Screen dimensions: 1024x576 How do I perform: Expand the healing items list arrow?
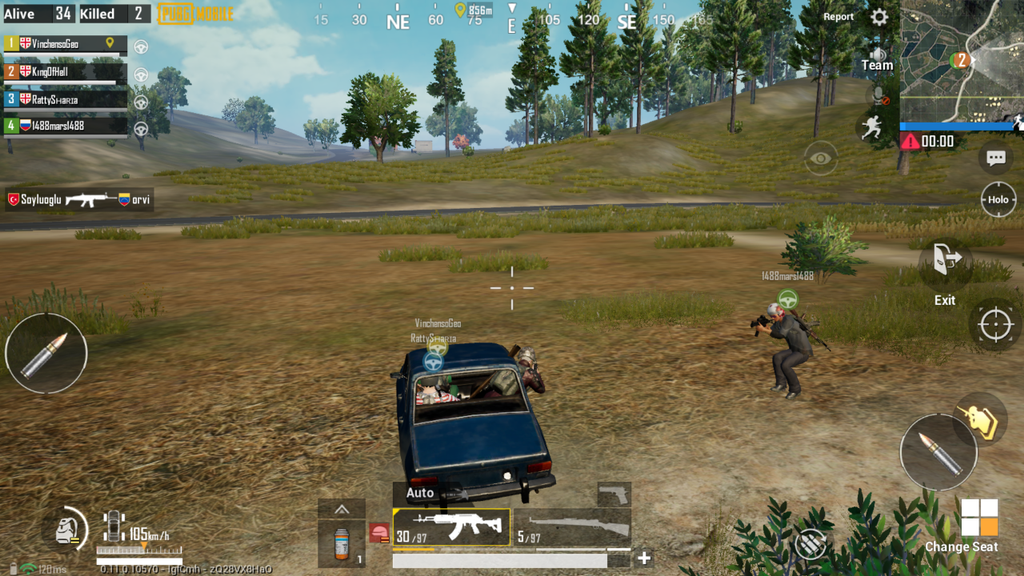[x=342, y=509]
